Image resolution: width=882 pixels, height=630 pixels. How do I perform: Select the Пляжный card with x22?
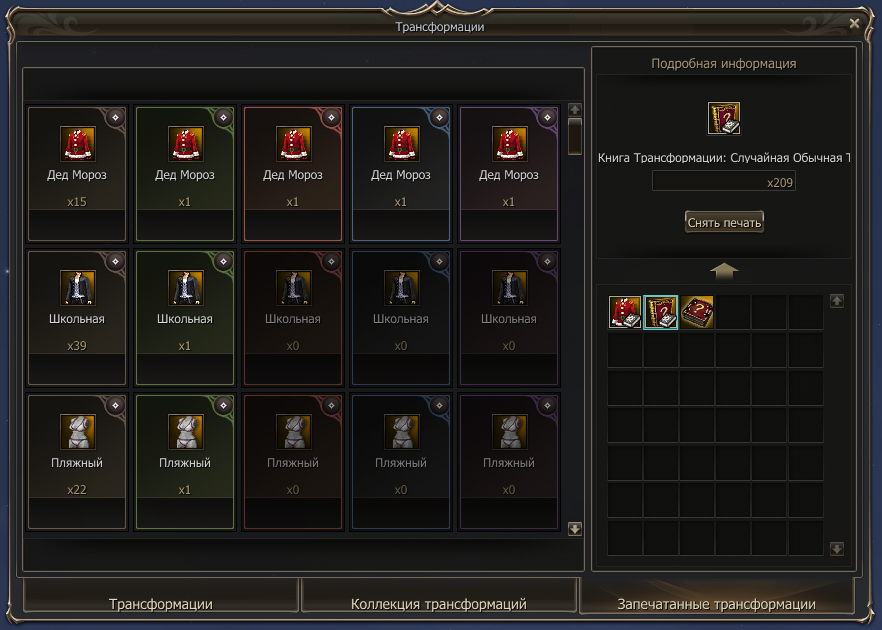77,461
